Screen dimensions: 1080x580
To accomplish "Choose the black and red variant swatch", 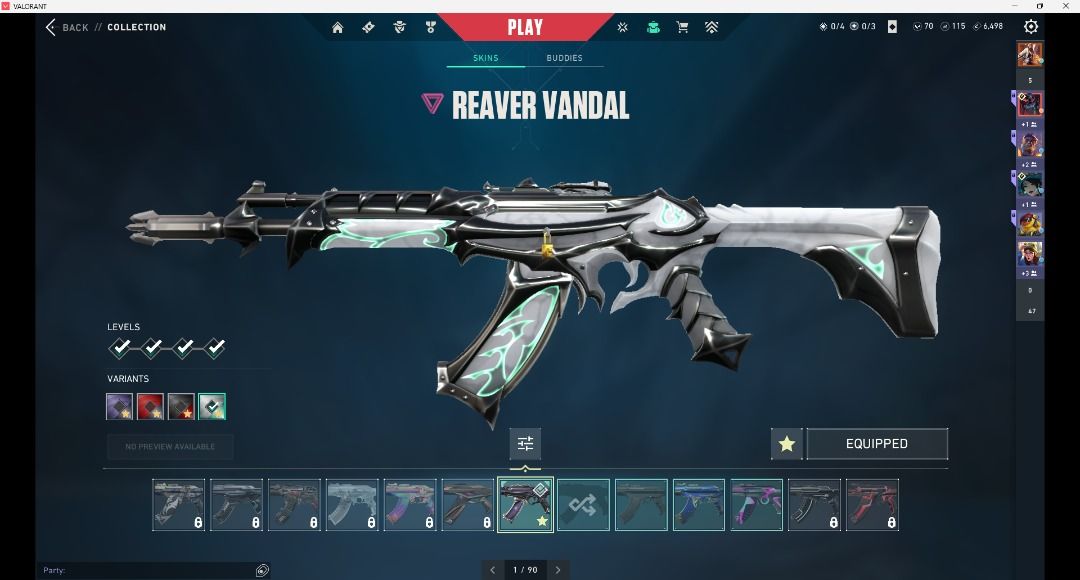I will [x=181, y=406].
